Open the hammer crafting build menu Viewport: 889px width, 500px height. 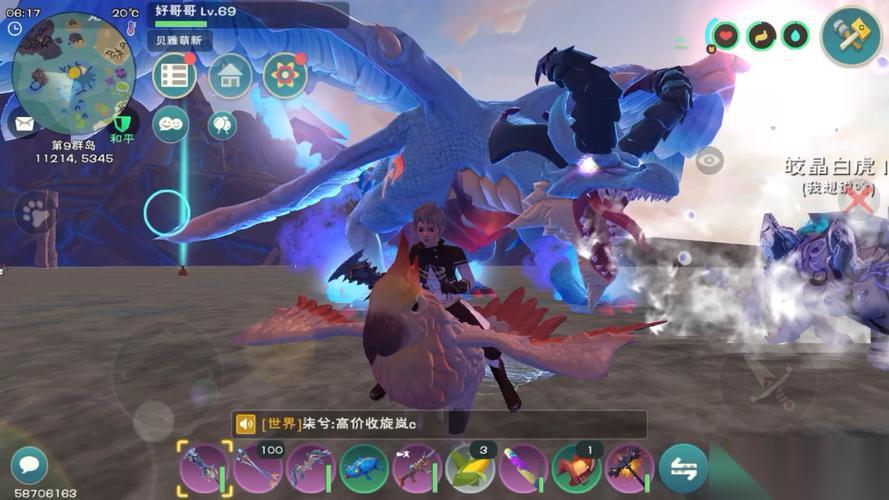(x=851, y=36)
